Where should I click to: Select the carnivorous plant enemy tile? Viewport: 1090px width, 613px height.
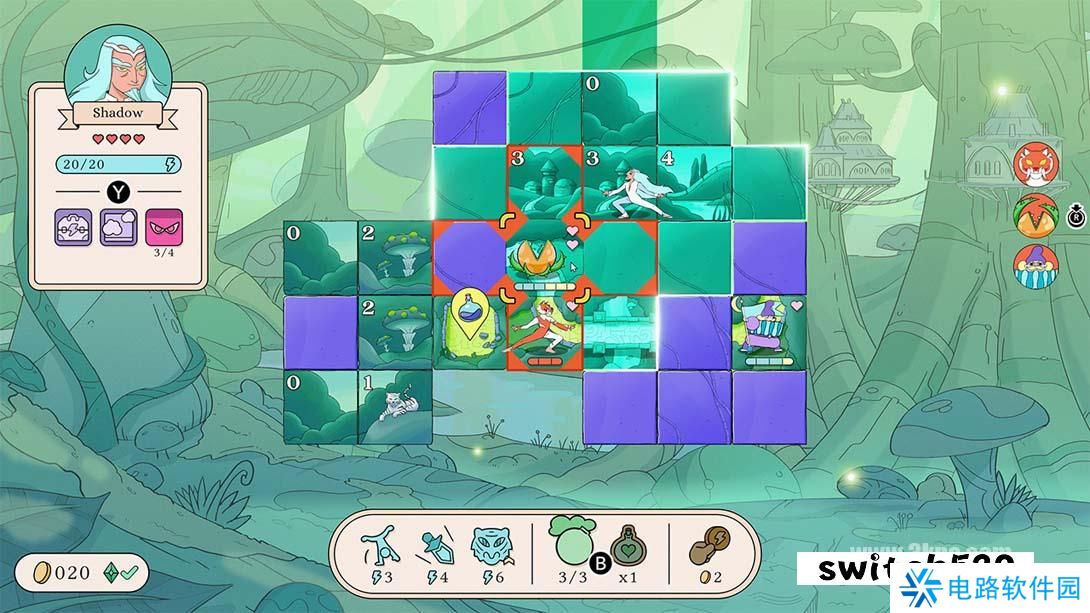point(545,258)
